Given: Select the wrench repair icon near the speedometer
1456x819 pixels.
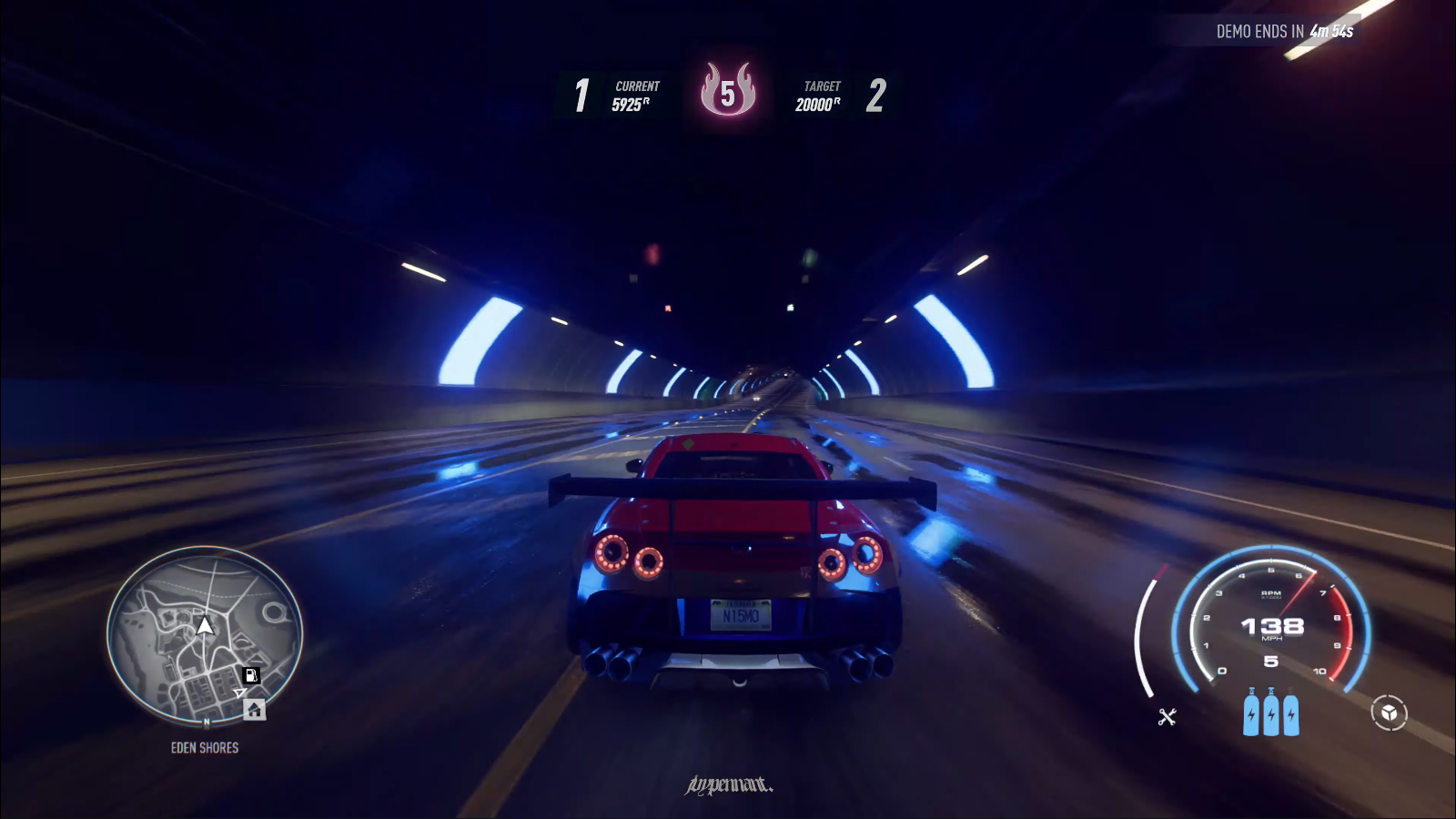Looking at the screenshot, I should pos(1168,716).
